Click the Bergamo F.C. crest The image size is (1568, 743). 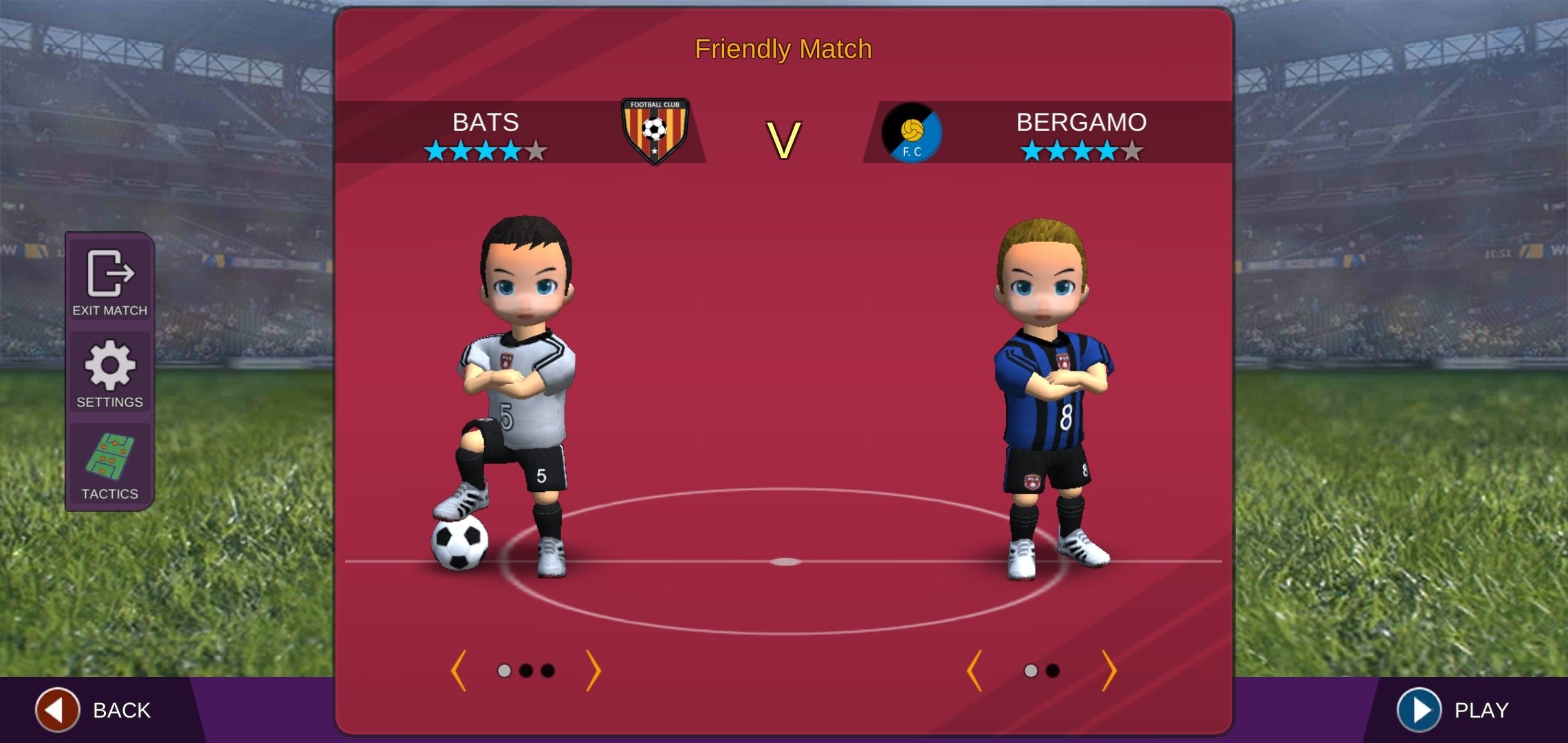pos(912,133)
